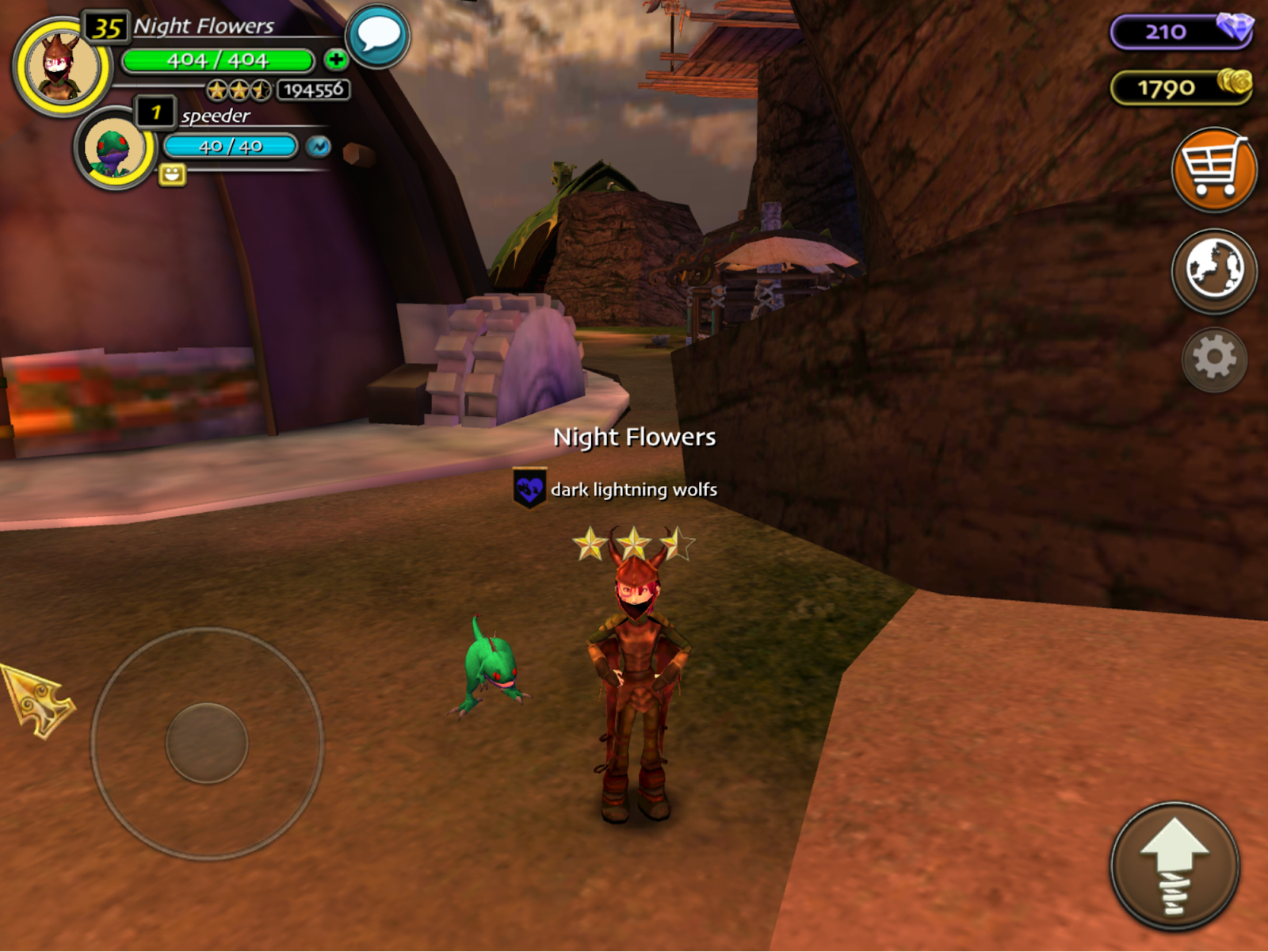This screenshot has width=1268, height=952.
Task: Tap the golden arrowhead quest pointer
Action: tap(37, 699)
